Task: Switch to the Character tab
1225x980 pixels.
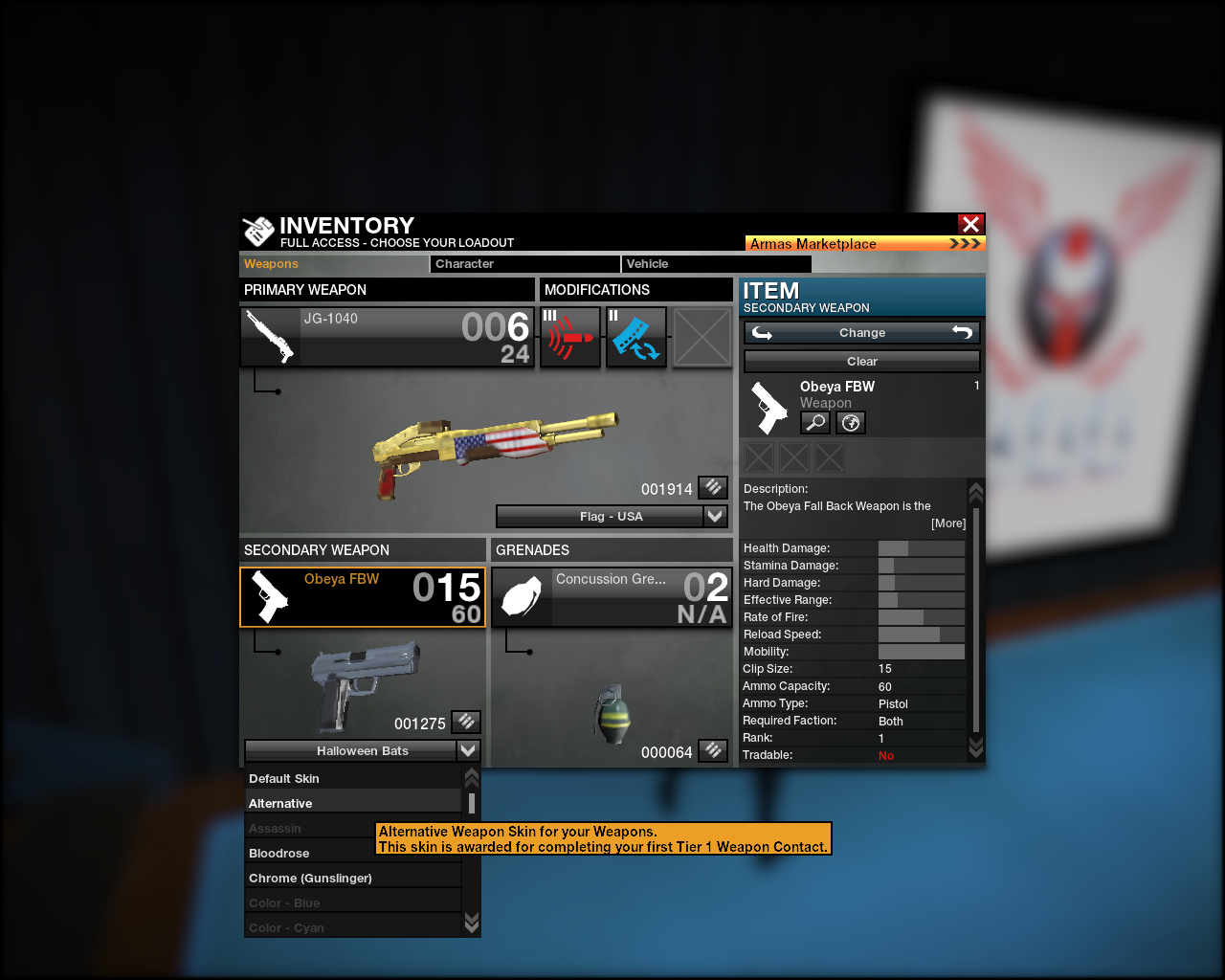Action: (x=524, y=264)
